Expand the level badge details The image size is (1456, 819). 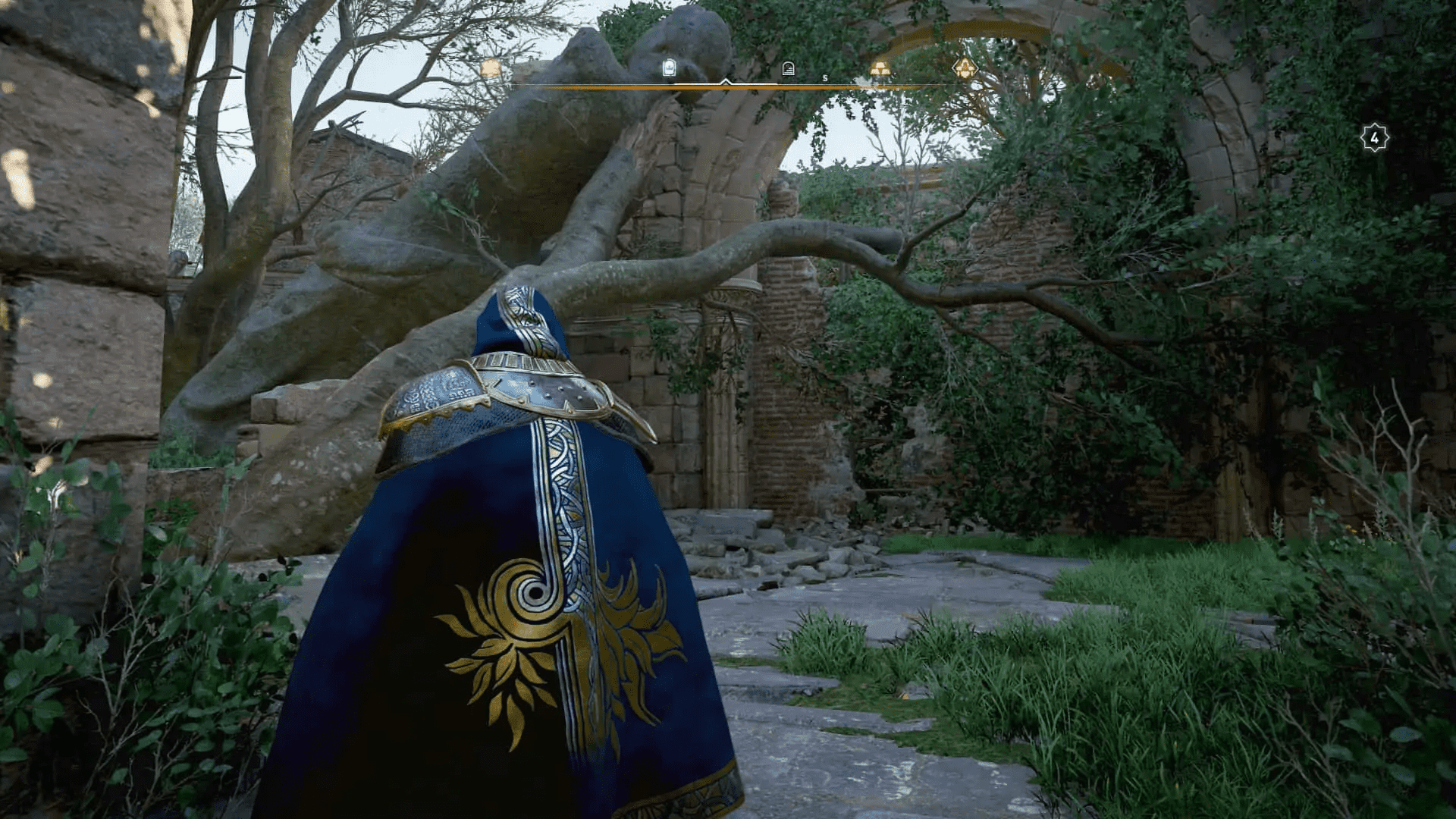pyautogui.click(x=1375, y=136)
